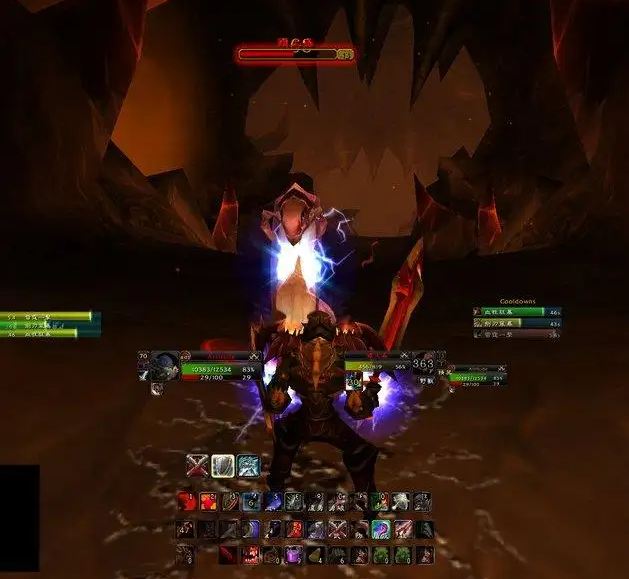Viewport: 629px width, 579px height.
Task: Select the target's portrait frame
Action: [422, 366]
